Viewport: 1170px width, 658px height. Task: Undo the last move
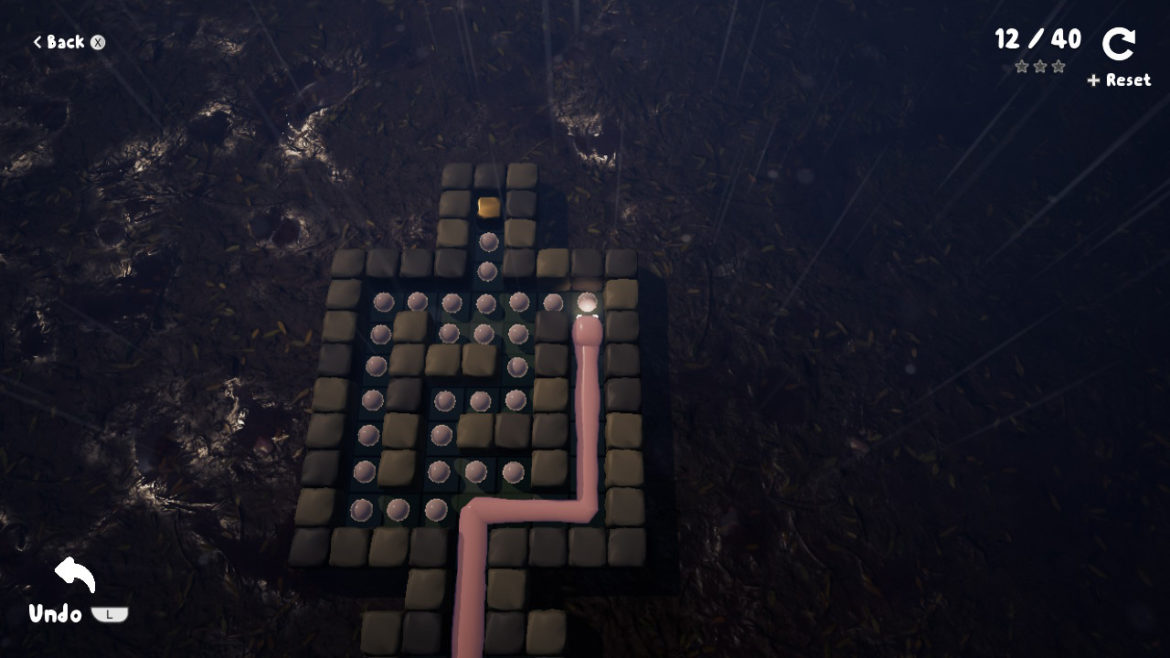74,577
